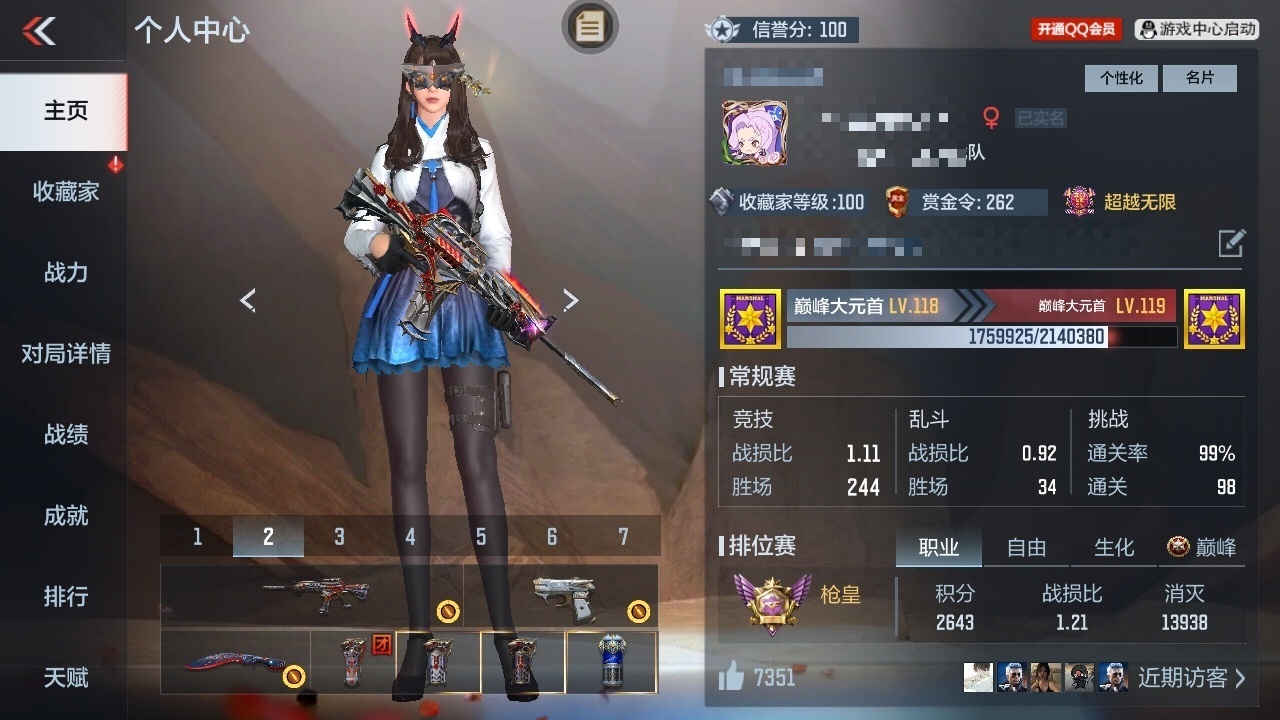Switch to the previous character with left arrow

coord(248,300)
